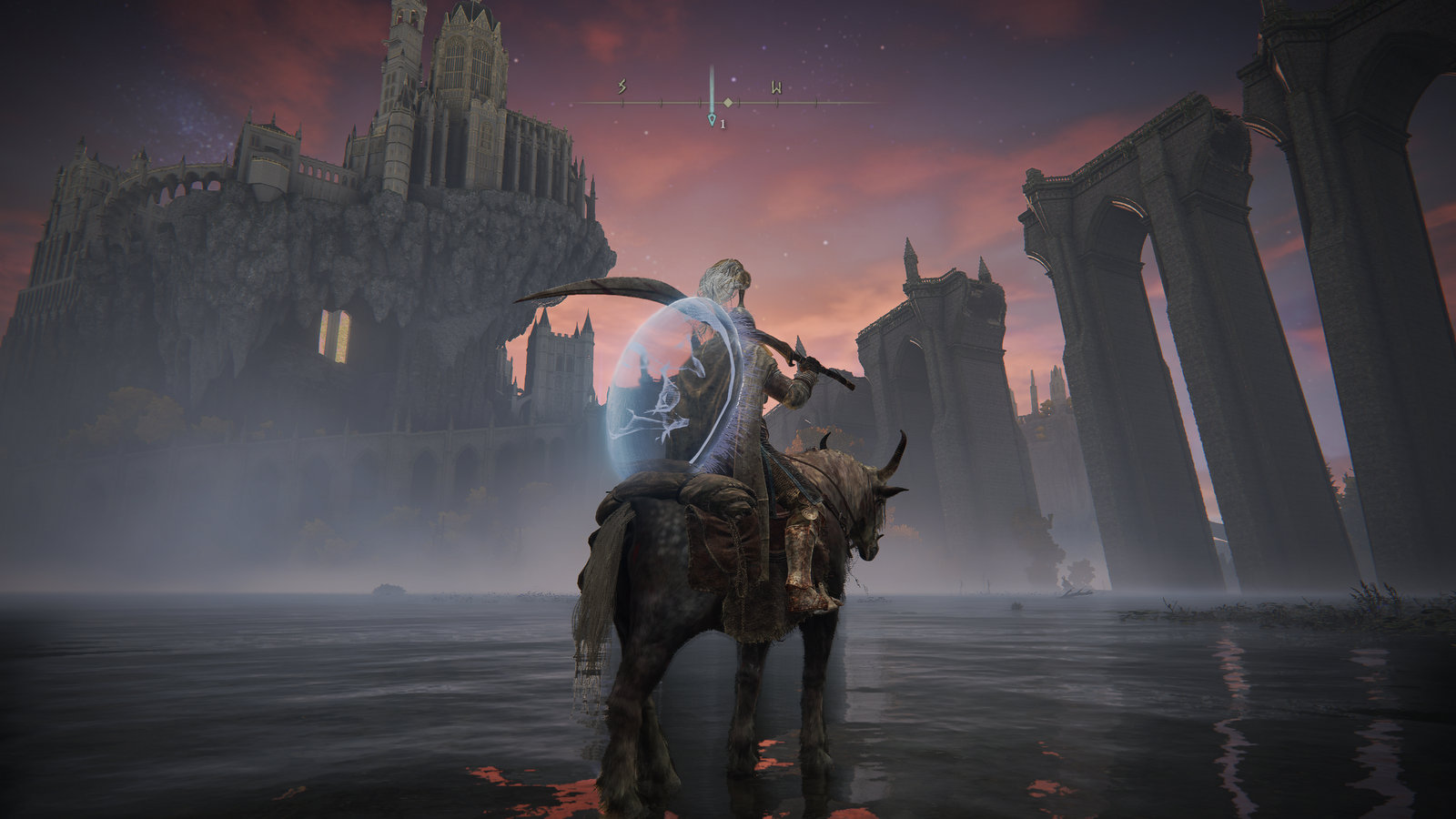The image size is (1456, 819).
Task: Select the diamond marker on the compass bar
Action: (728, 103)
